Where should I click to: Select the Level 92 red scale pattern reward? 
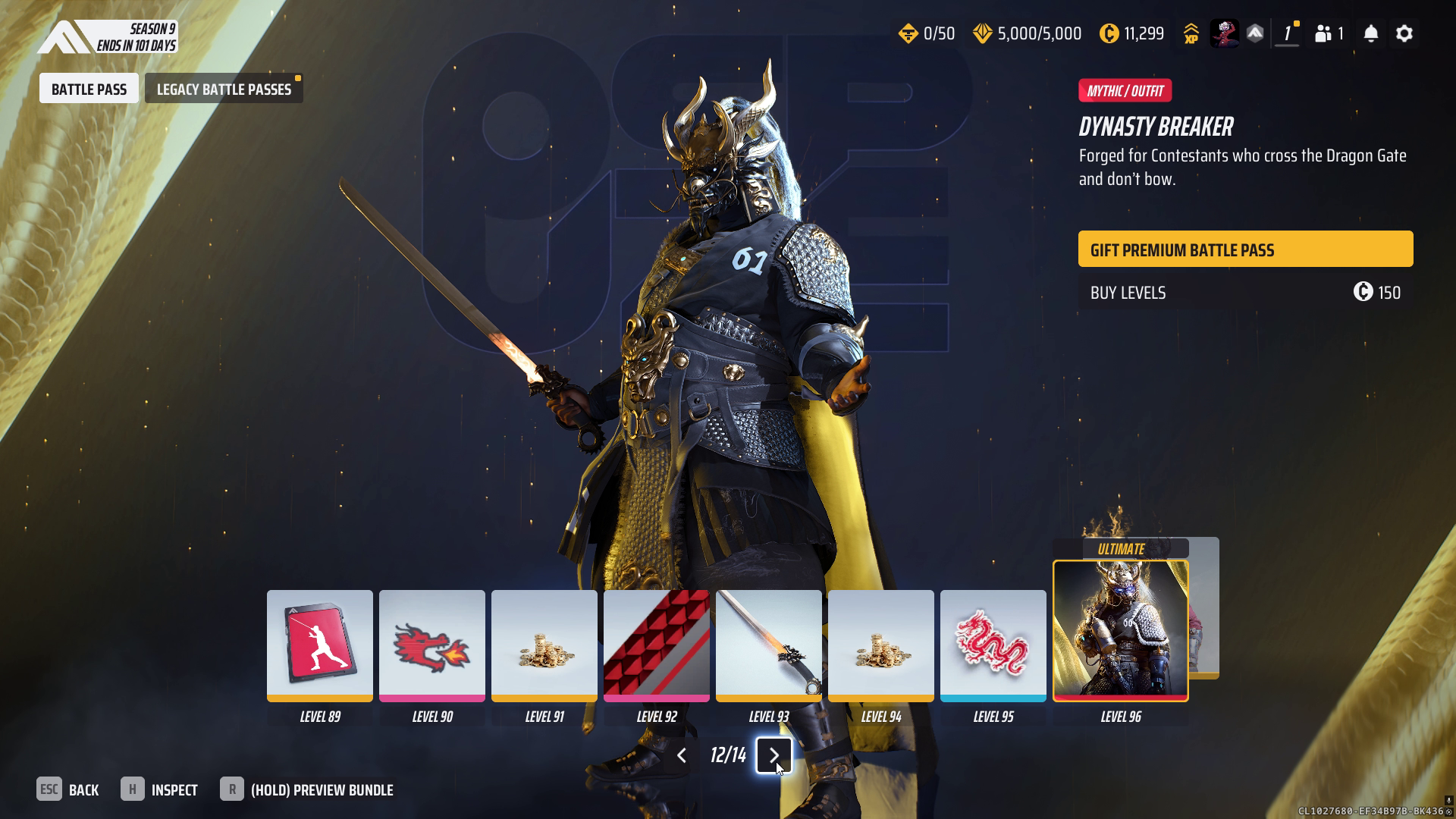coord(656,645)
